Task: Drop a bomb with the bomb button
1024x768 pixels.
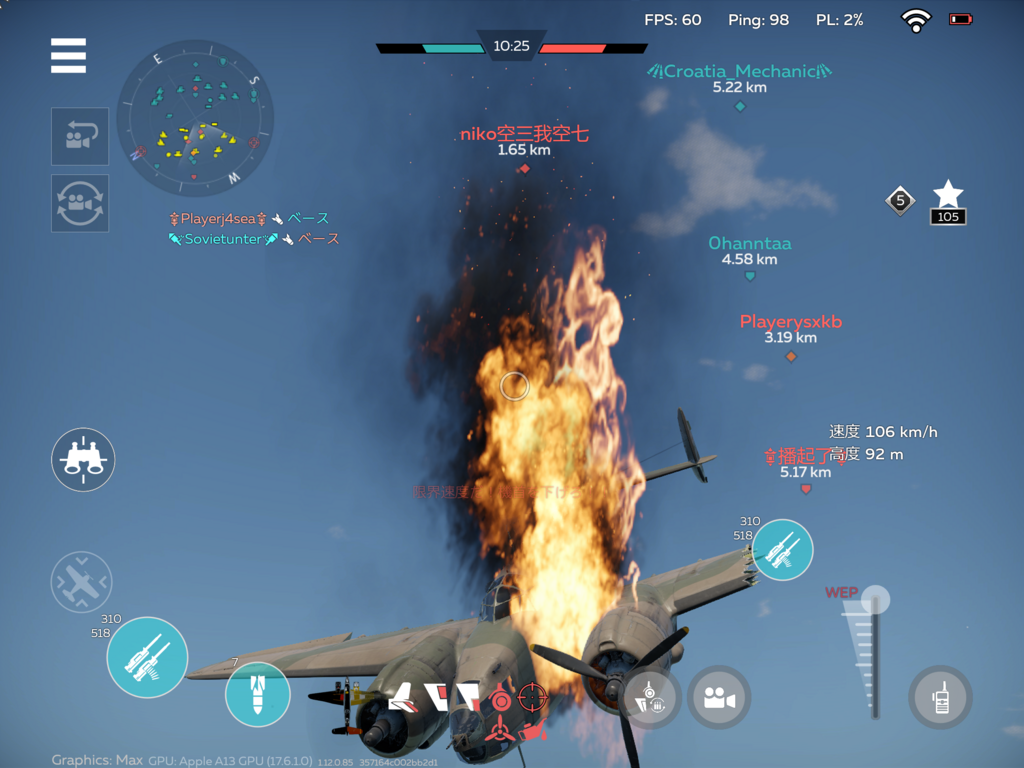Action: tap(257, 694)
